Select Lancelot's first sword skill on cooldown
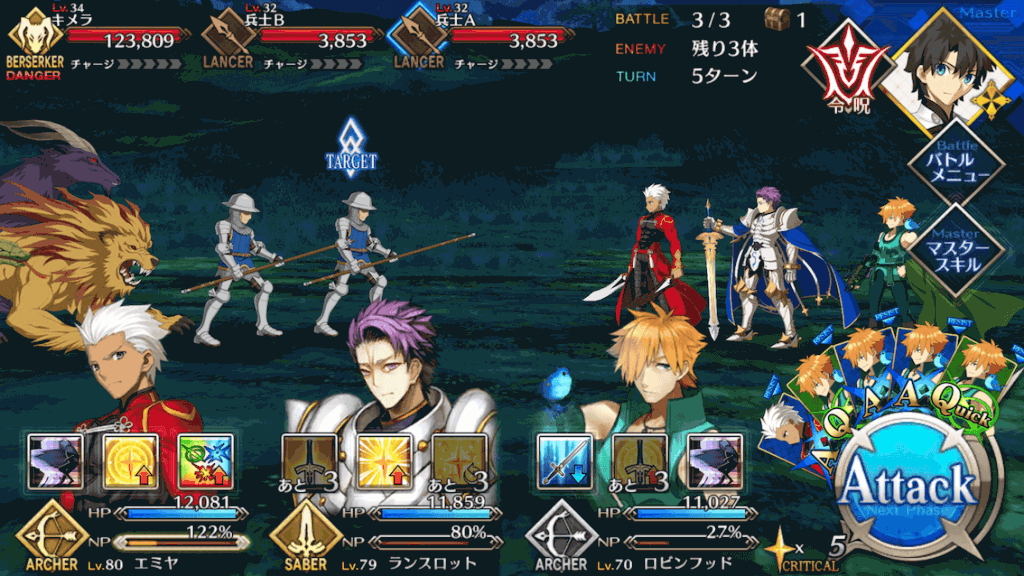The image size is (1024, 576). 308,461
